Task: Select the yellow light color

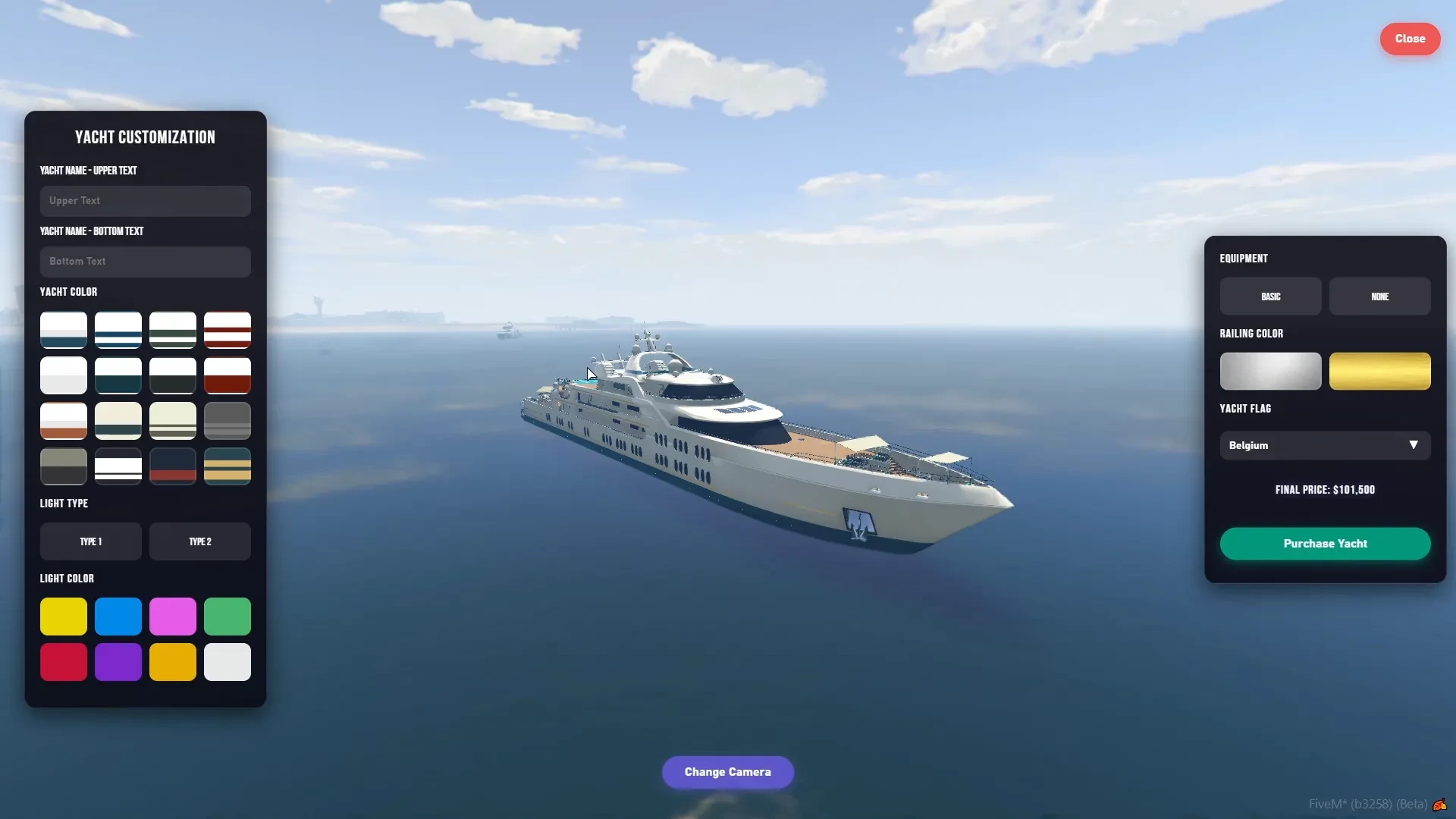Action: click(x=64, y=617)
